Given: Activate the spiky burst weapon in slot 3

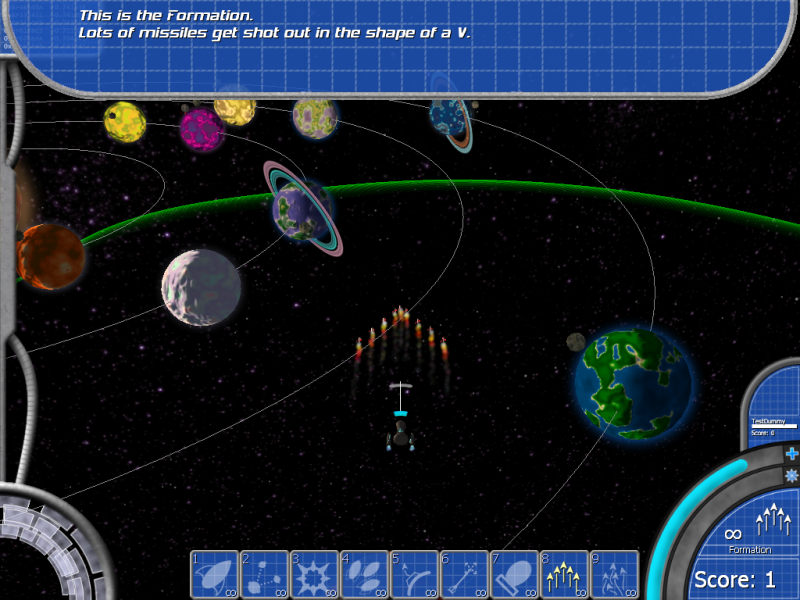Looking at the screenshot, I should [315, 575].
